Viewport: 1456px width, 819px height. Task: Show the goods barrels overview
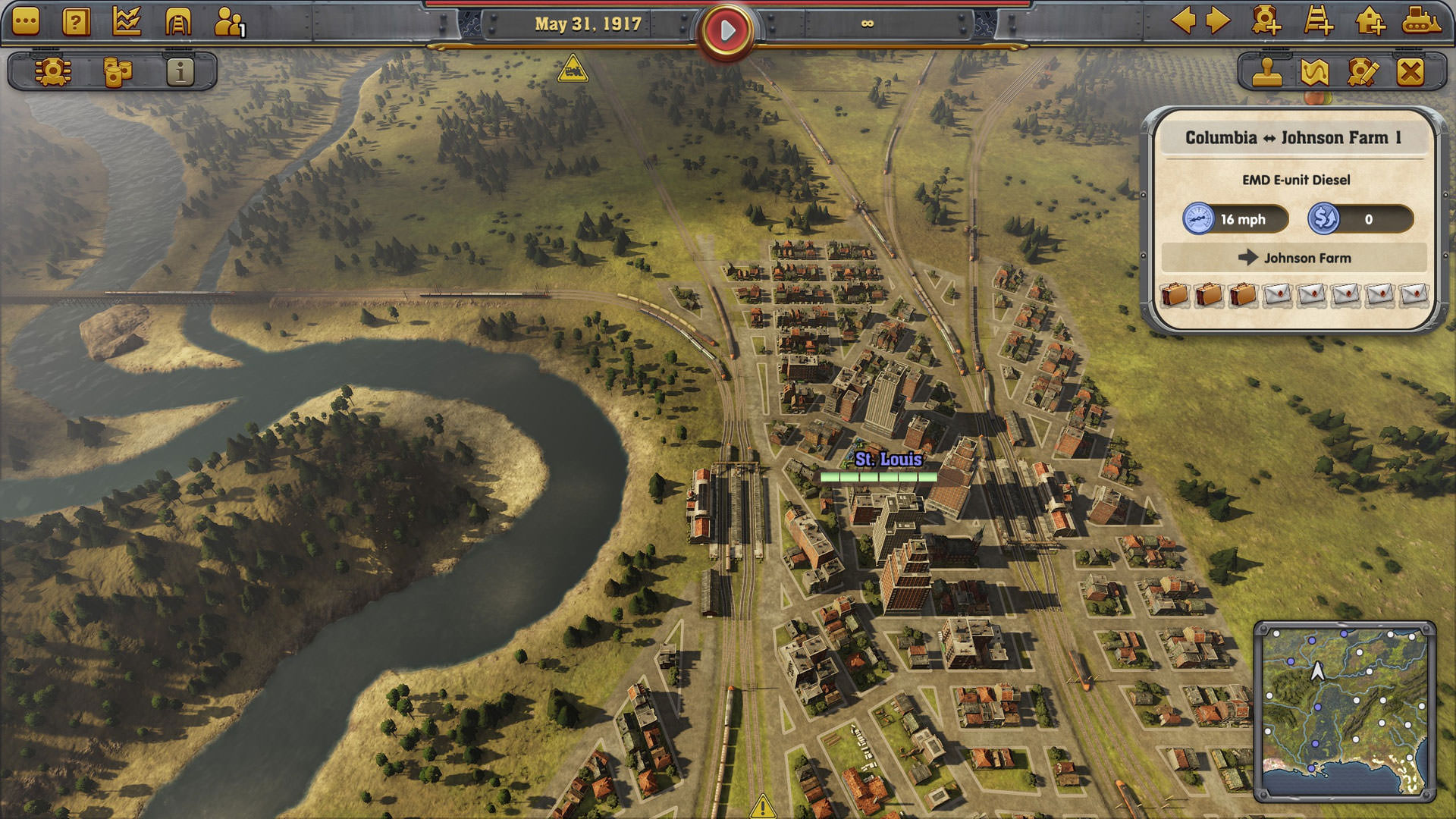click(x=117, y=72)
